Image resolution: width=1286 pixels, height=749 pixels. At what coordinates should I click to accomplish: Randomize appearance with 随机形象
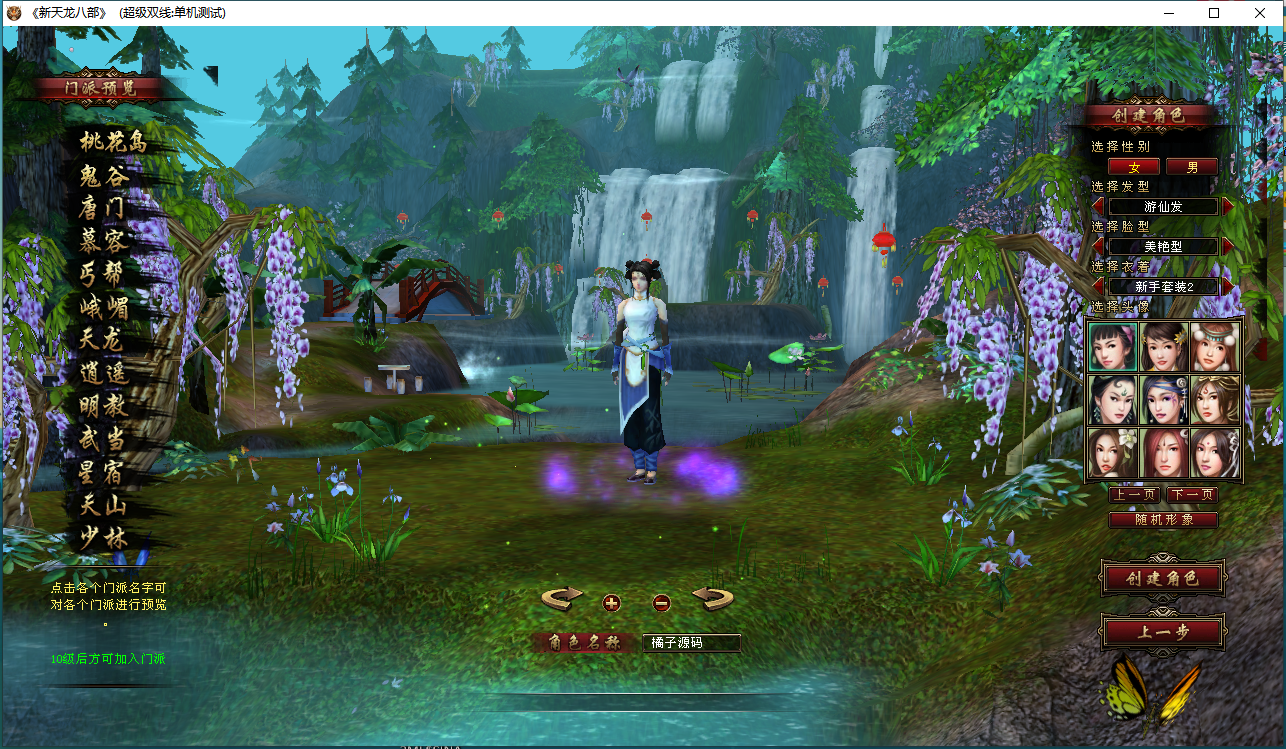(x=1163, y=520)
